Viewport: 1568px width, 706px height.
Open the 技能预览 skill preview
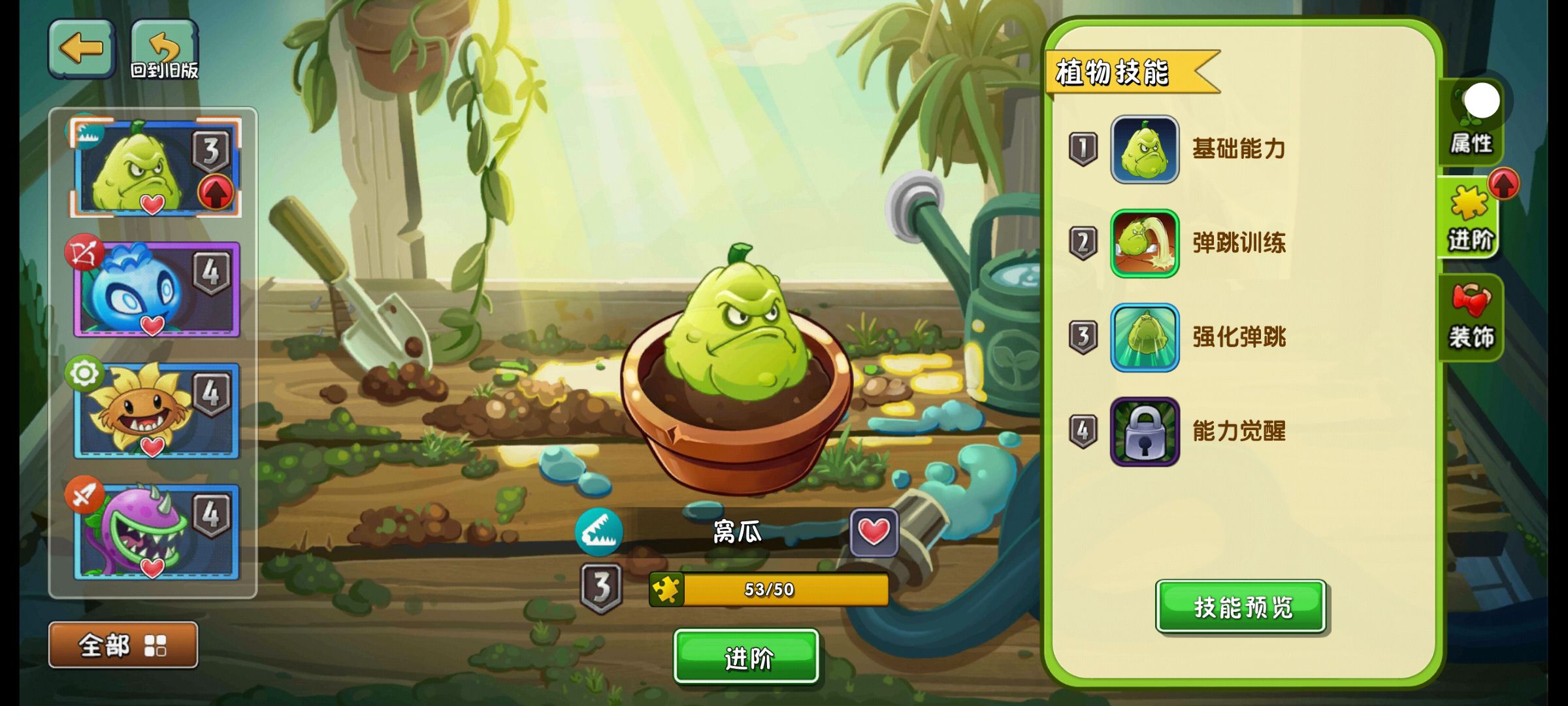[1241, 607]
